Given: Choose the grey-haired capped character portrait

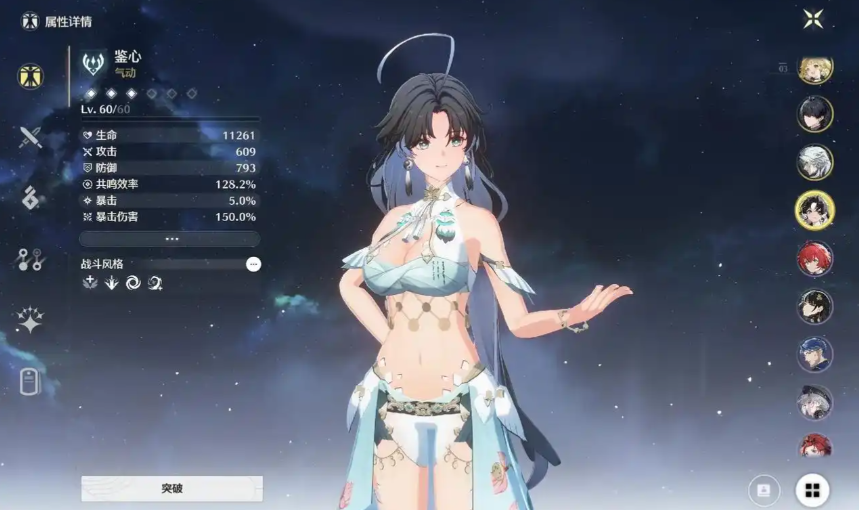Looking at the screenshot, I should coord(815,402).
